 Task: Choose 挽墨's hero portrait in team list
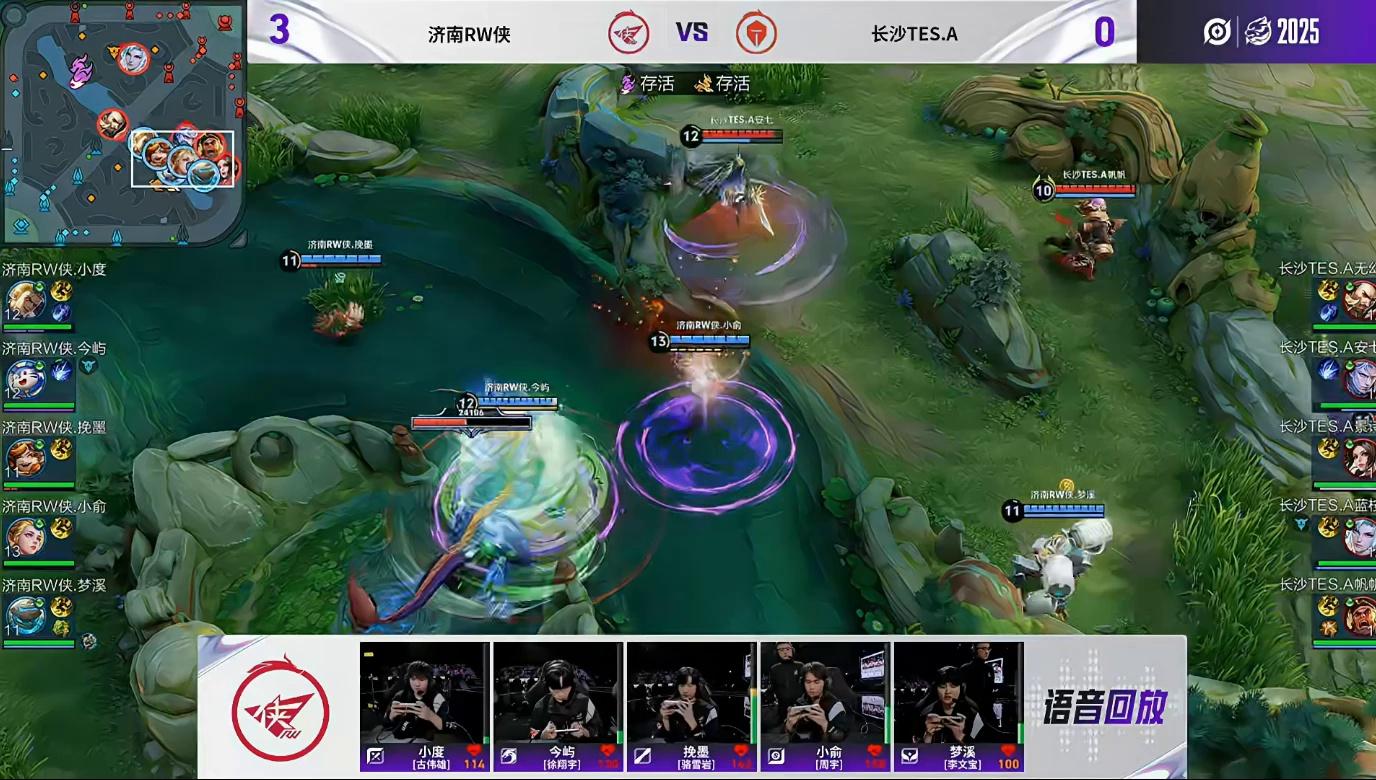(24, 458)
